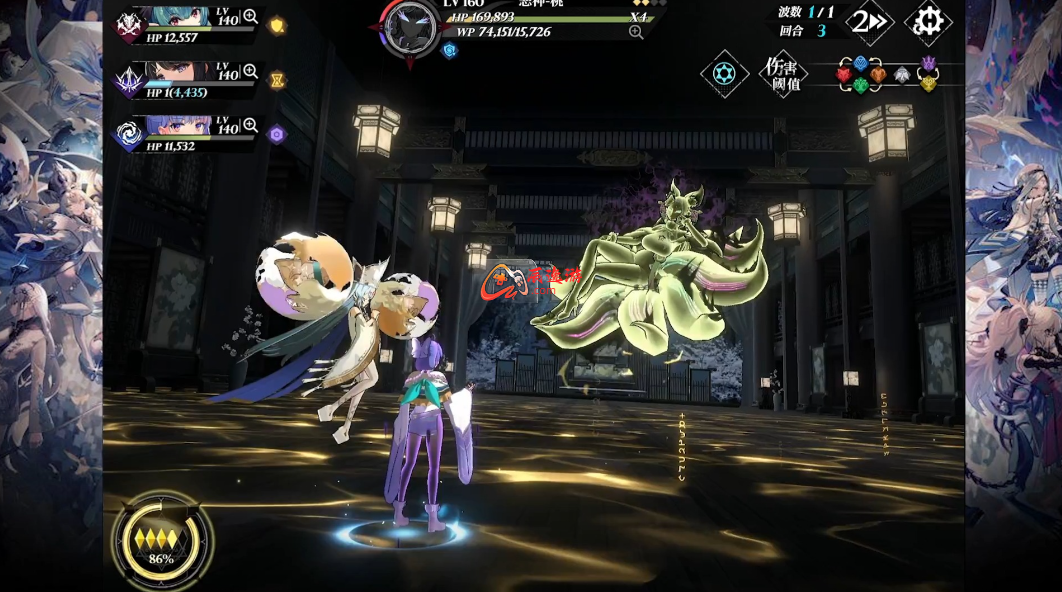The width and height of the screenshot is (1062, 592).
Task: Inspect the purple-haired character's magnifier
Action: pos(250,126)
